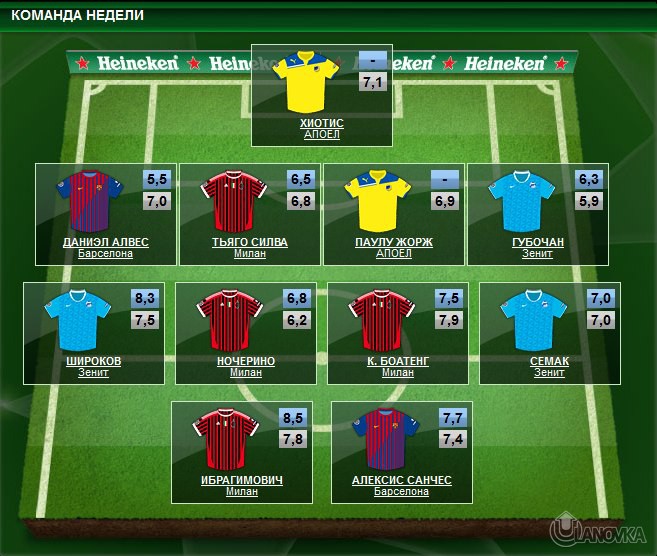Screen dimensions: 657x556
Task: Follow the Барселона club link under Даниэл Алвес
Action: (105, 253)
